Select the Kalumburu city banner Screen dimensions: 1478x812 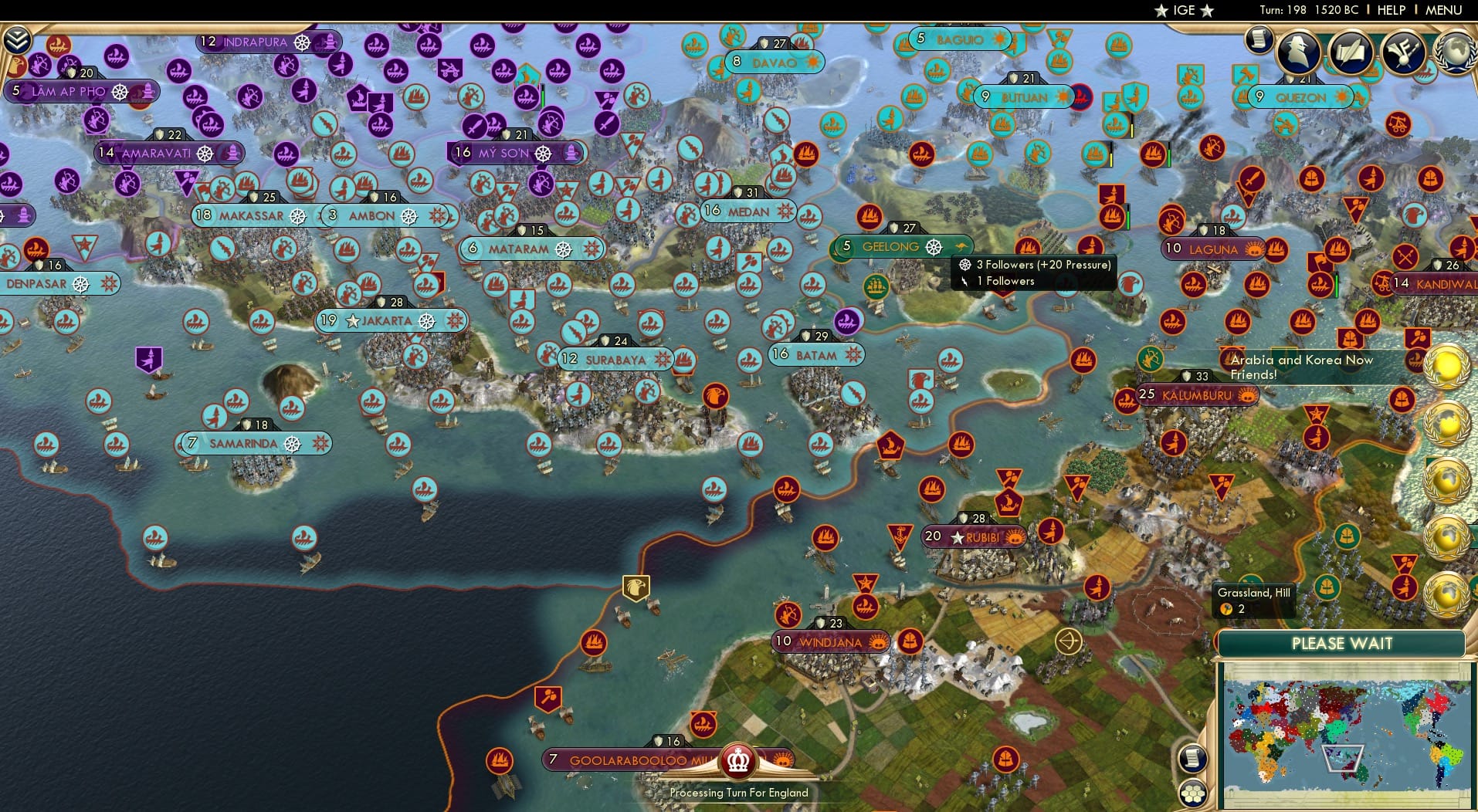pos(1198,394)
